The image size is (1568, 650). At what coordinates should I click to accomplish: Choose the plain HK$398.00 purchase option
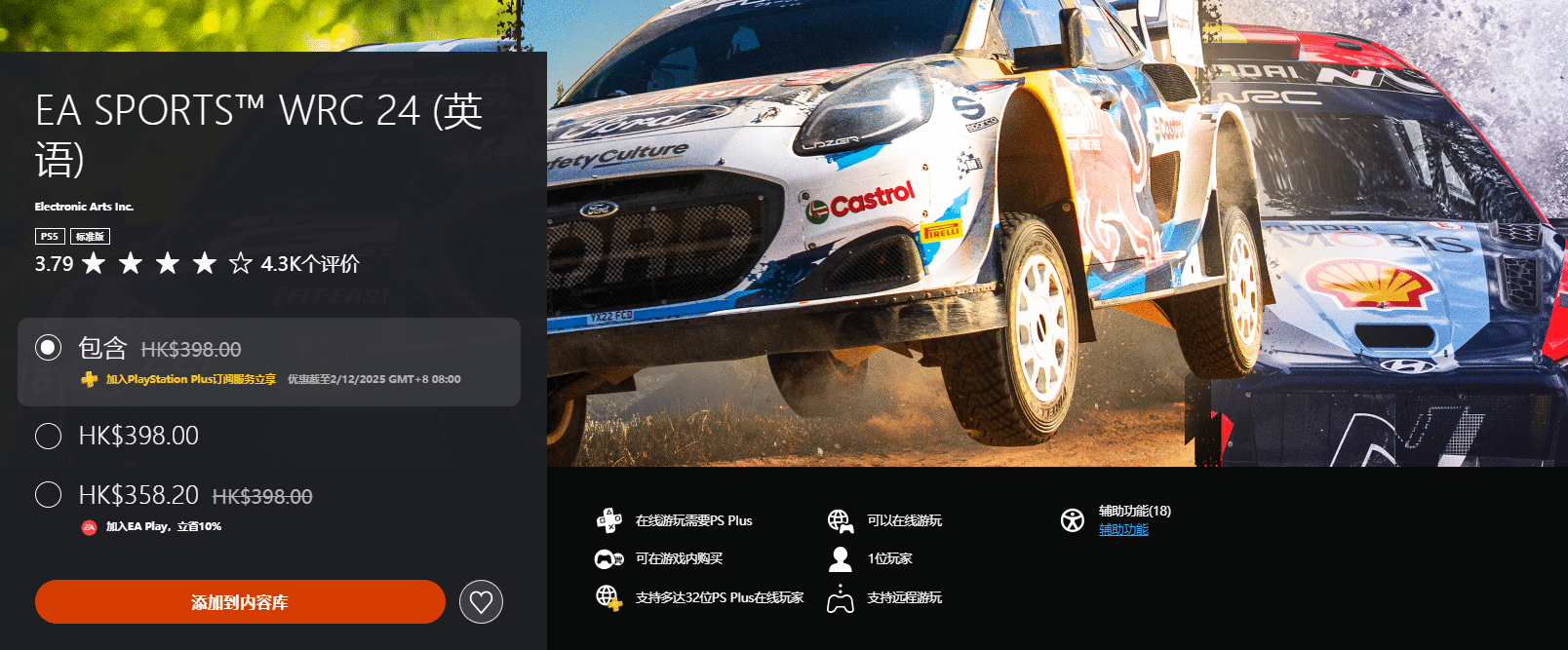pyautogui.click(x=49, y=436)
